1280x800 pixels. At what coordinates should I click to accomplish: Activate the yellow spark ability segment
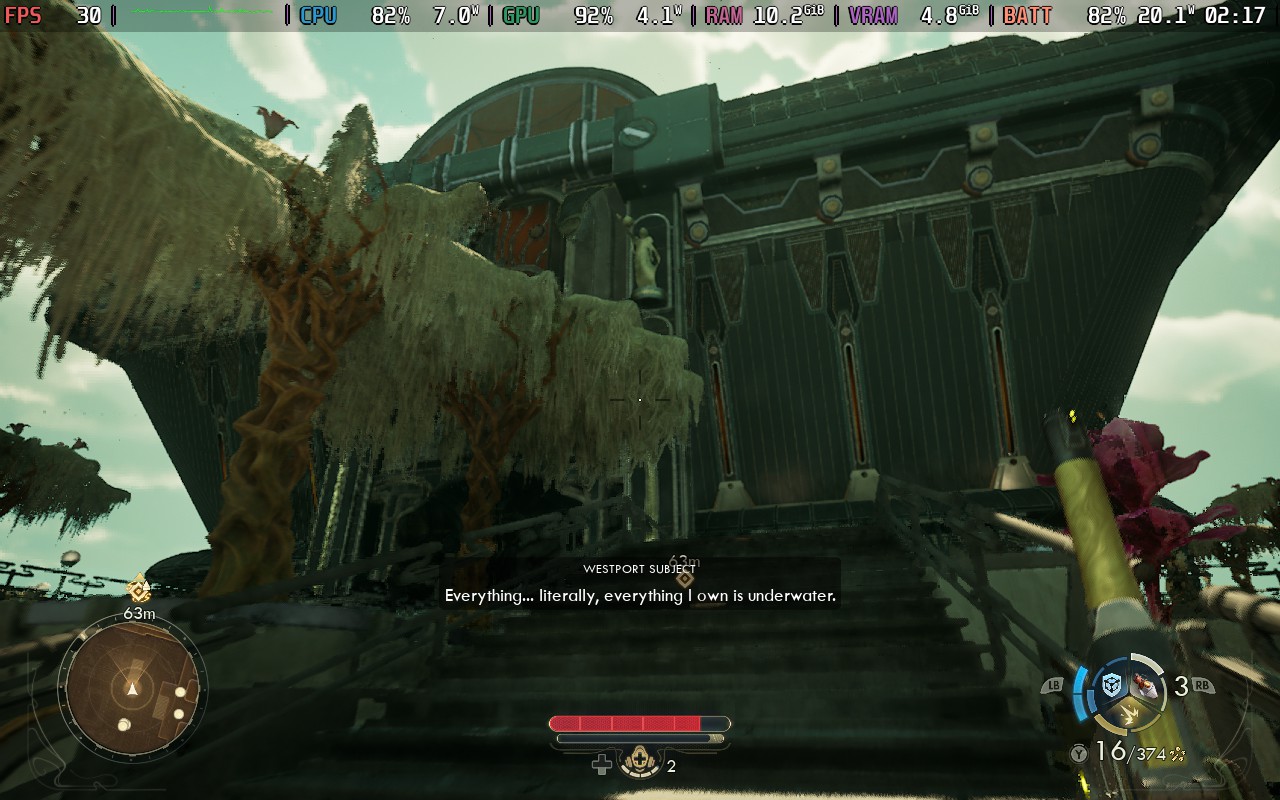coord(1129,714)
